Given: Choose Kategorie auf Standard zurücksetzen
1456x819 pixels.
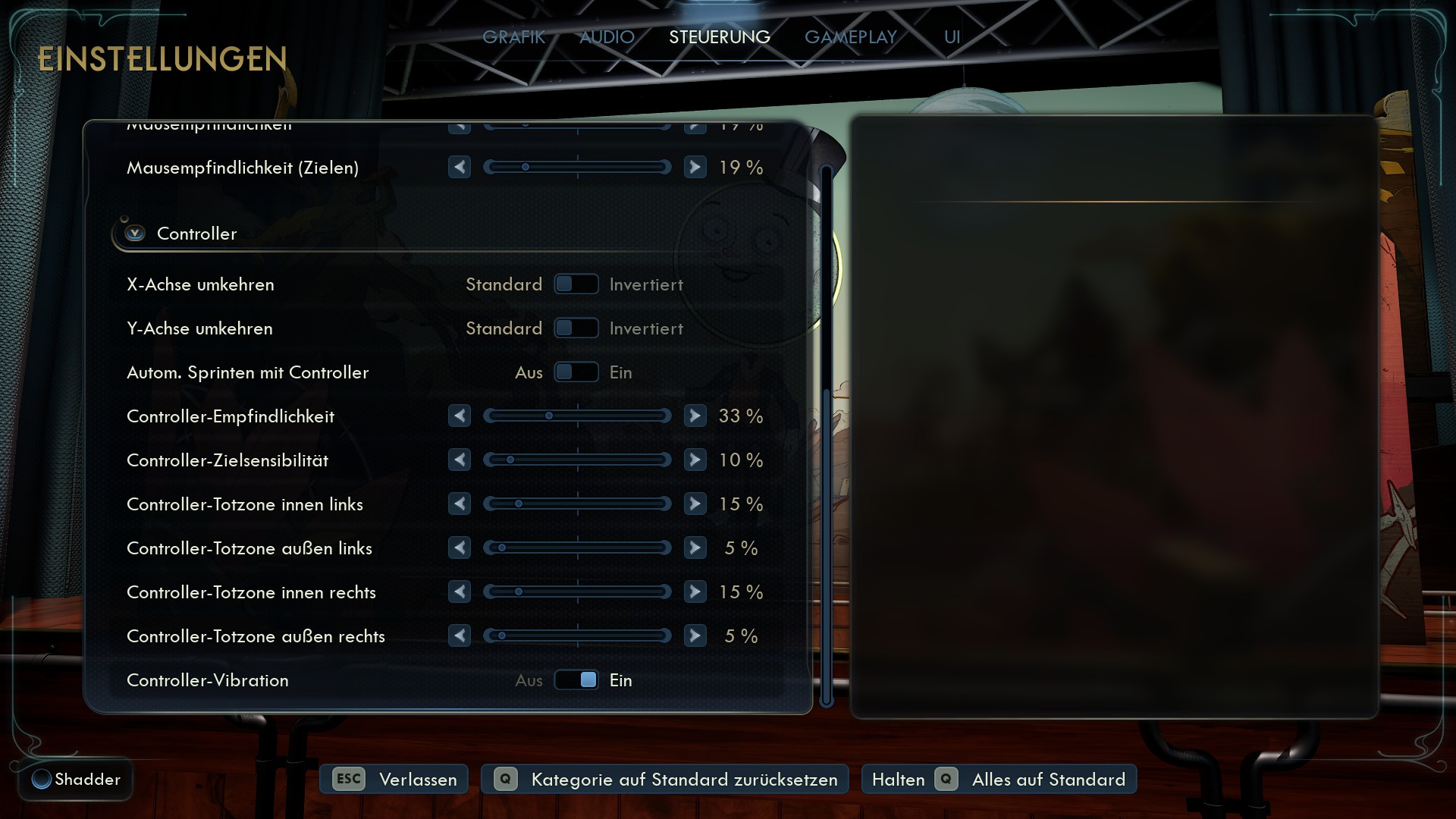Looking at the screenshot, I should (x=665, y=780).
